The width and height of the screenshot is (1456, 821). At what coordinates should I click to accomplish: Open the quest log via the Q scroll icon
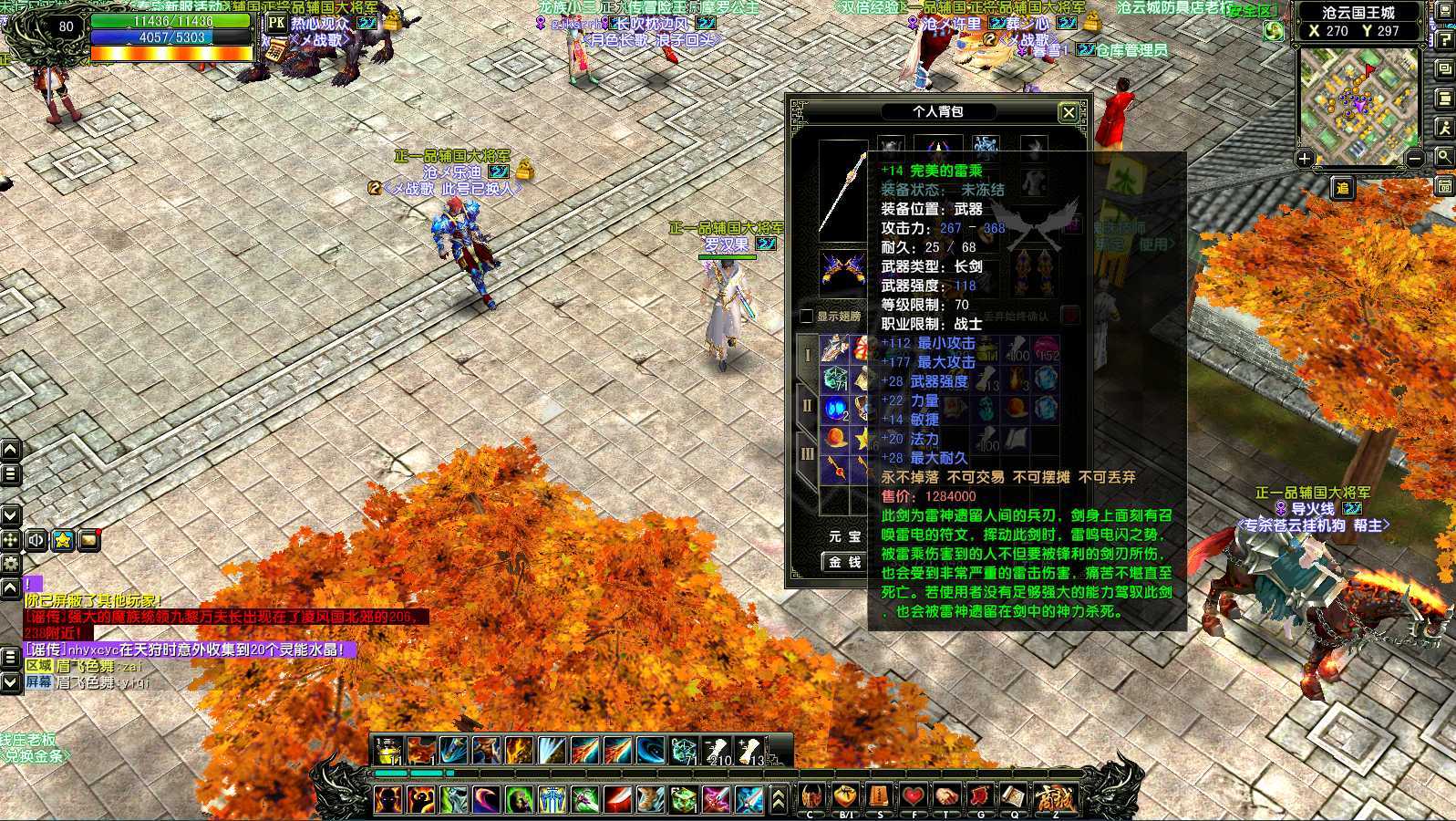point(1015,797)
